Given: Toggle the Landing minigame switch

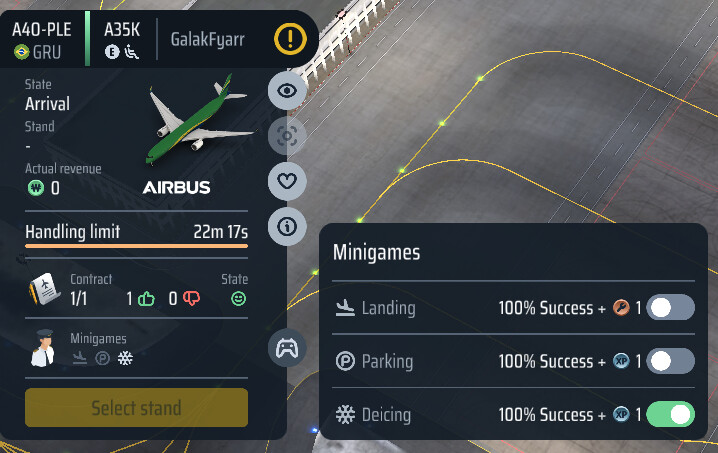Looking at the screenshot, I should (670, 308).
